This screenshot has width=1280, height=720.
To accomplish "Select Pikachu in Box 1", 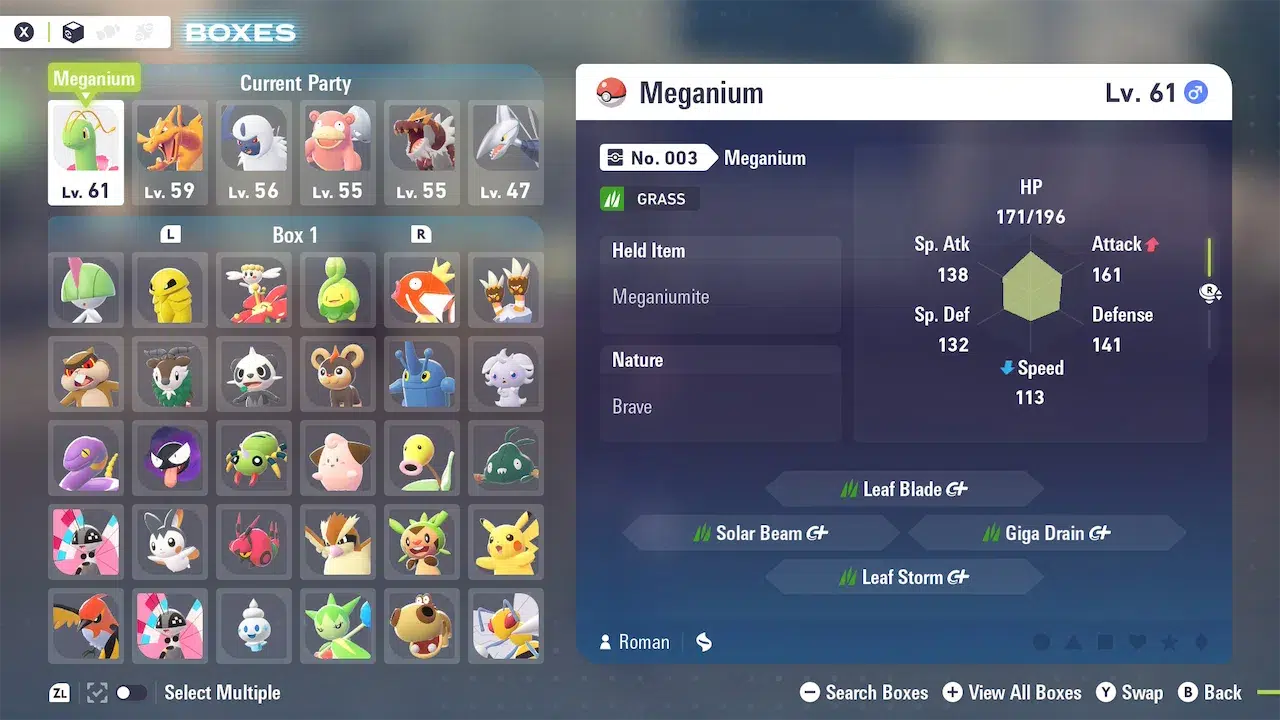I will point(506,542).
